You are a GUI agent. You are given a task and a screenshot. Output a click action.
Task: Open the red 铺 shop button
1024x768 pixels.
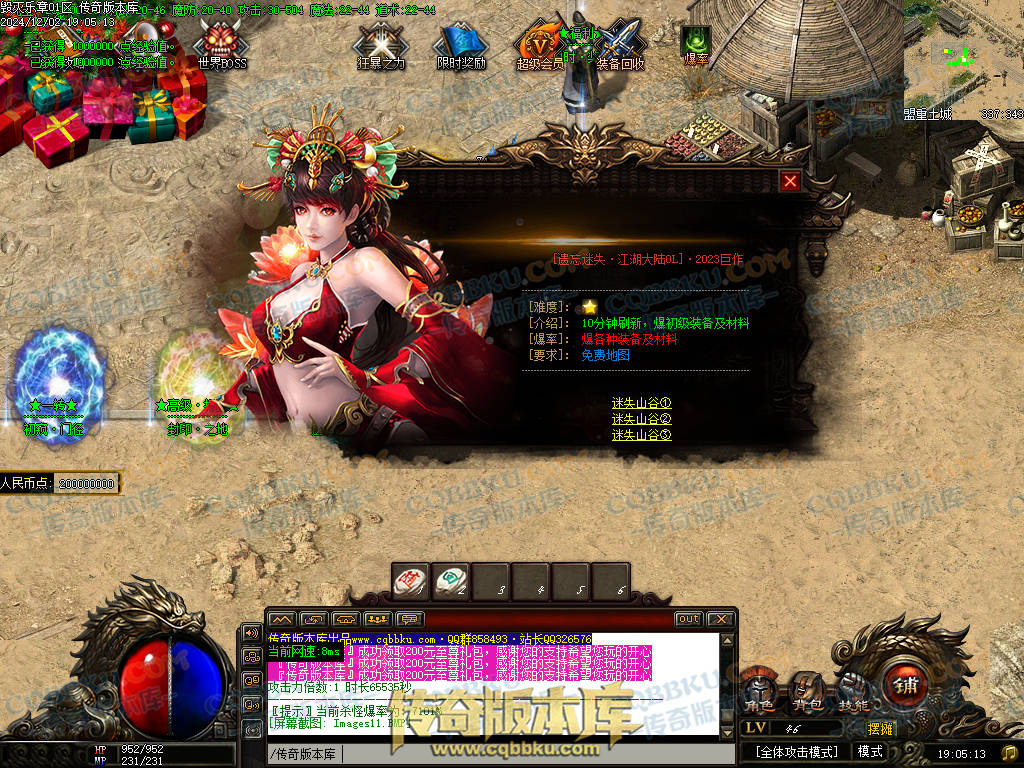point(908,686)
